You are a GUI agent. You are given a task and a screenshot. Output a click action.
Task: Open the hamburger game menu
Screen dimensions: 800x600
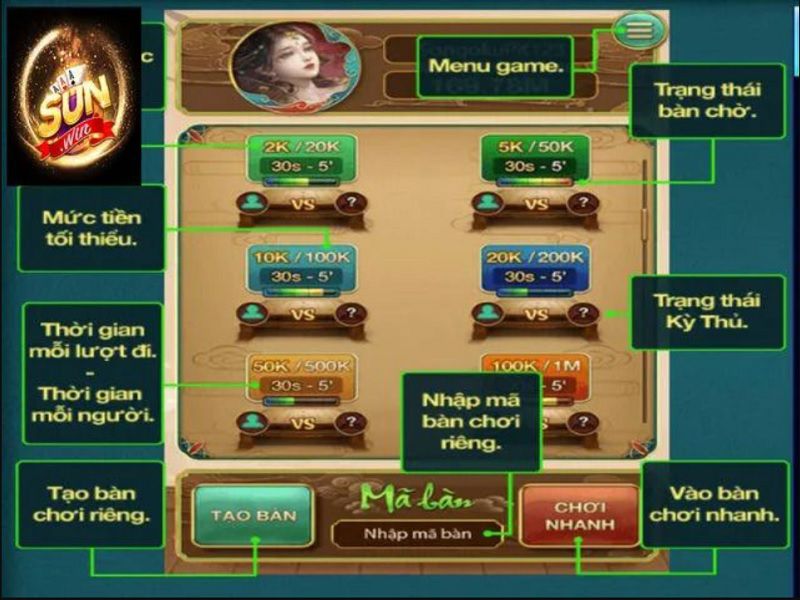(639, 29)
